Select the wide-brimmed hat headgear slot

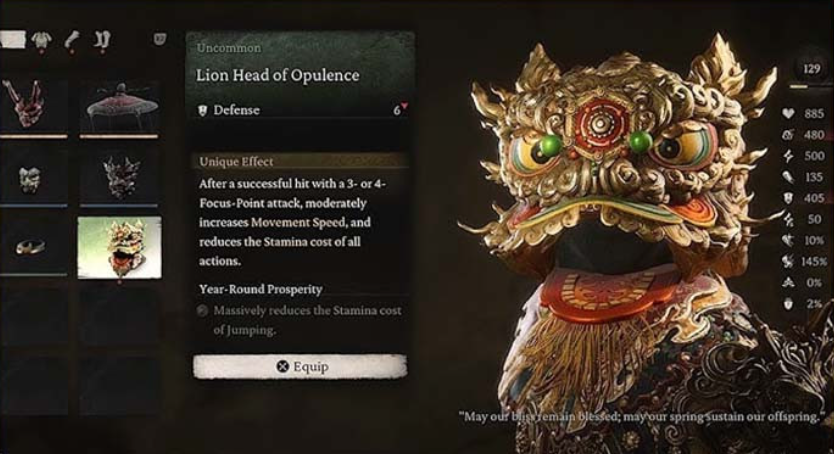coord(119,106)
